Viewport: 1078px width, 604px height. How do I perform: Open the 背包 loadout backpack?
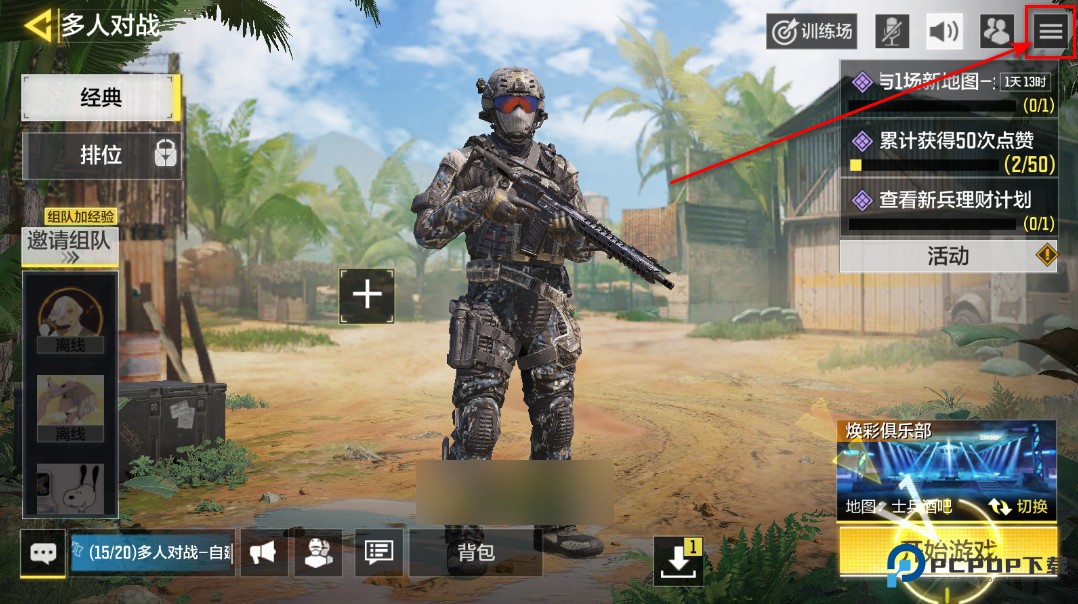475,553
